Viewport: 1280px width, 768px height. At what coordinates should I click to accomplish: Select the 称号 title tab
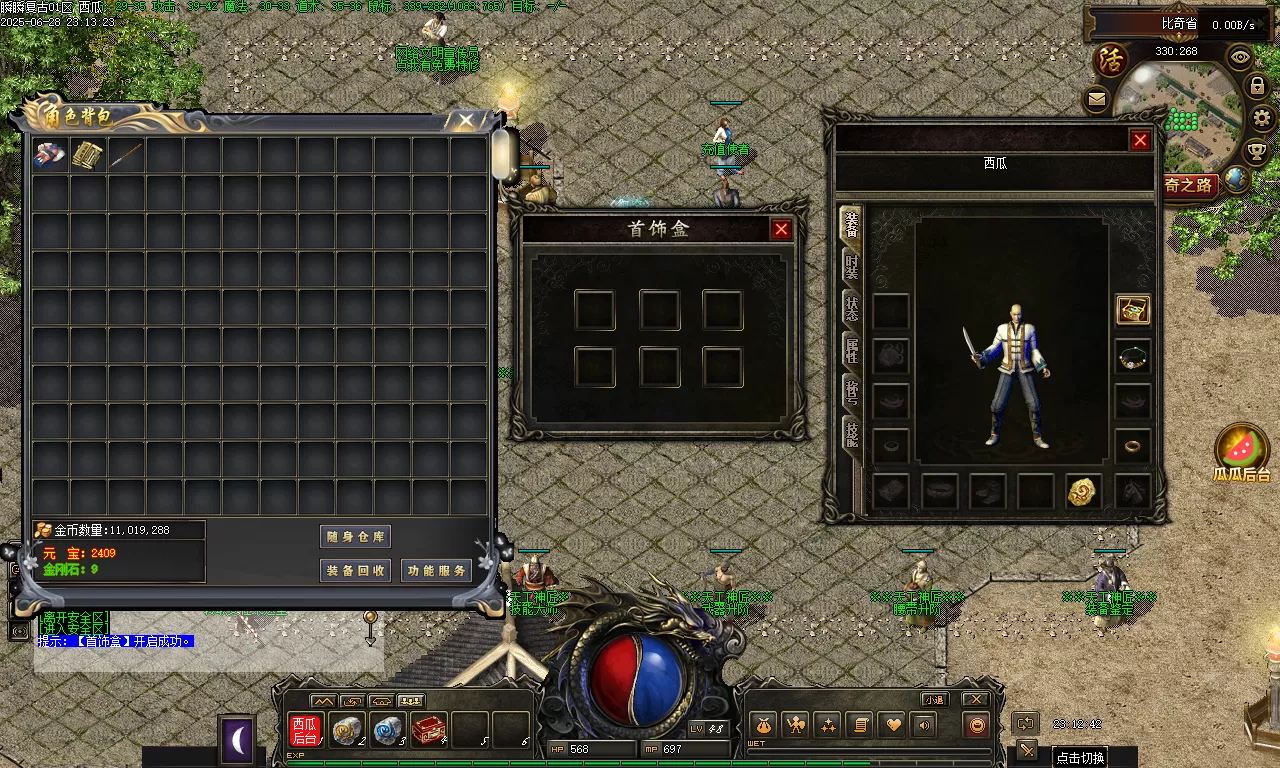pos(851,392)
